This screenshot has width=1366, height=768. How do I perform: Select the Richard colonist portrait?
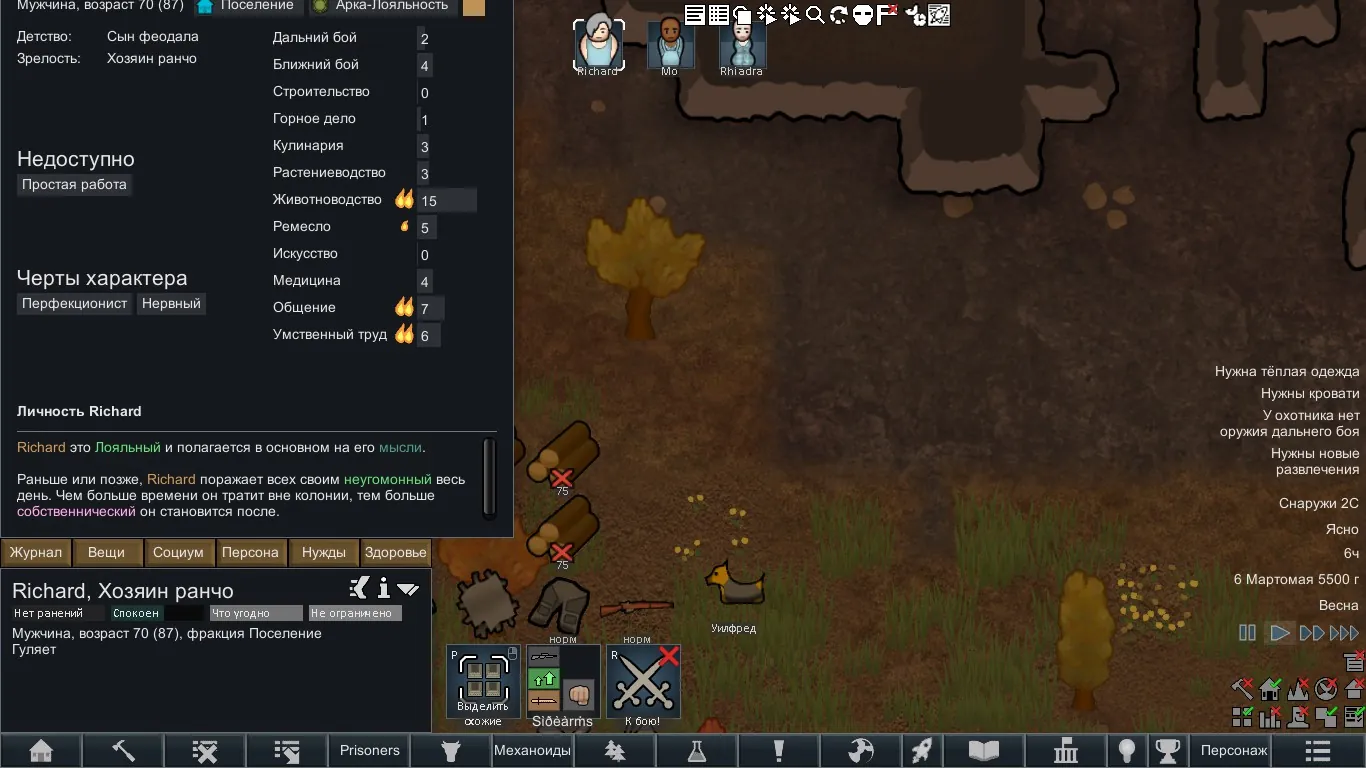point(598,44)
